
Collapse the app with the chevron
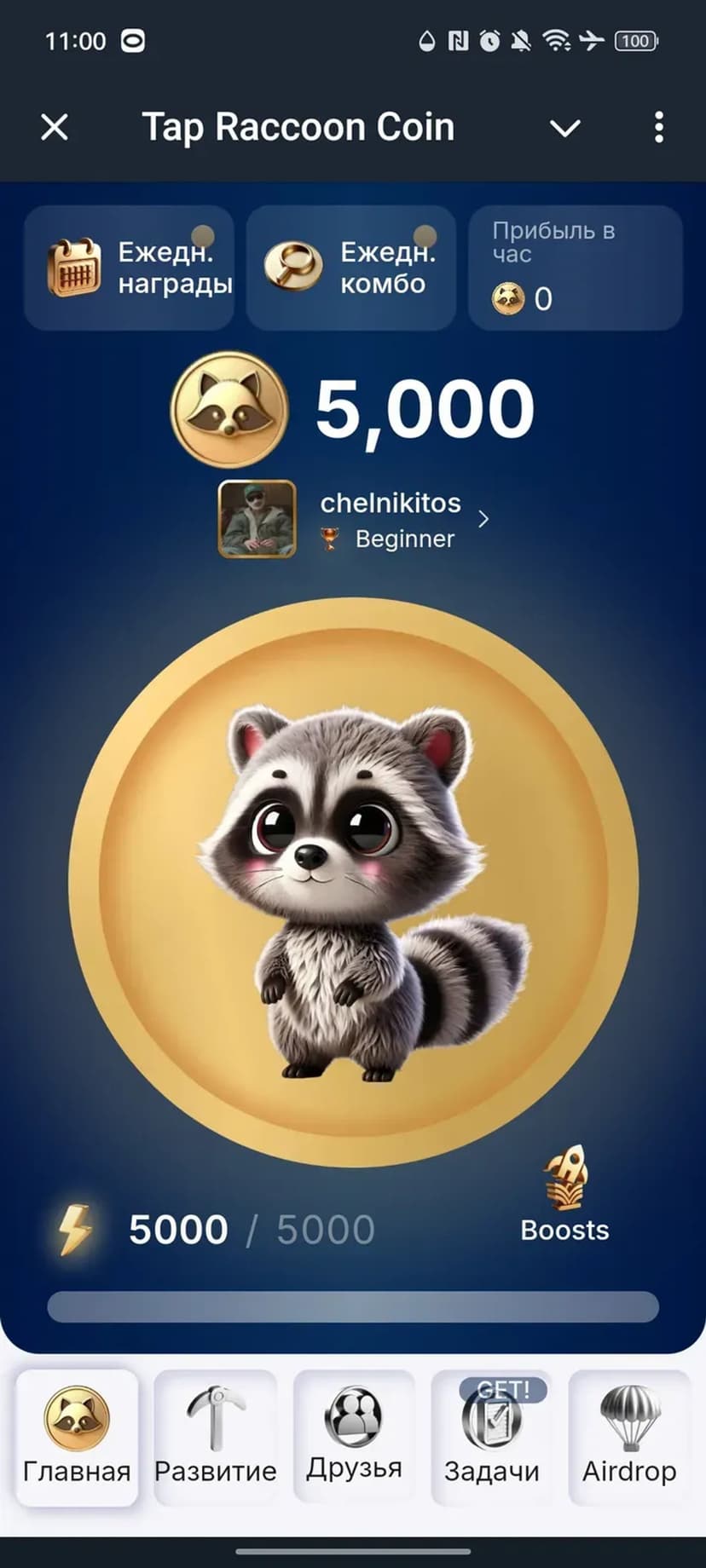[564, 128]
